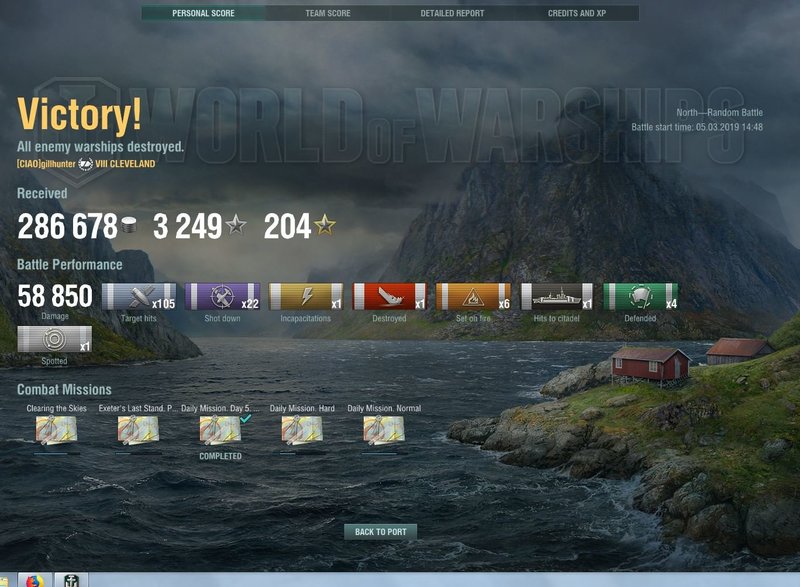Open the Daily Mission Hard entry
The image size is (800, 587).
302,430
